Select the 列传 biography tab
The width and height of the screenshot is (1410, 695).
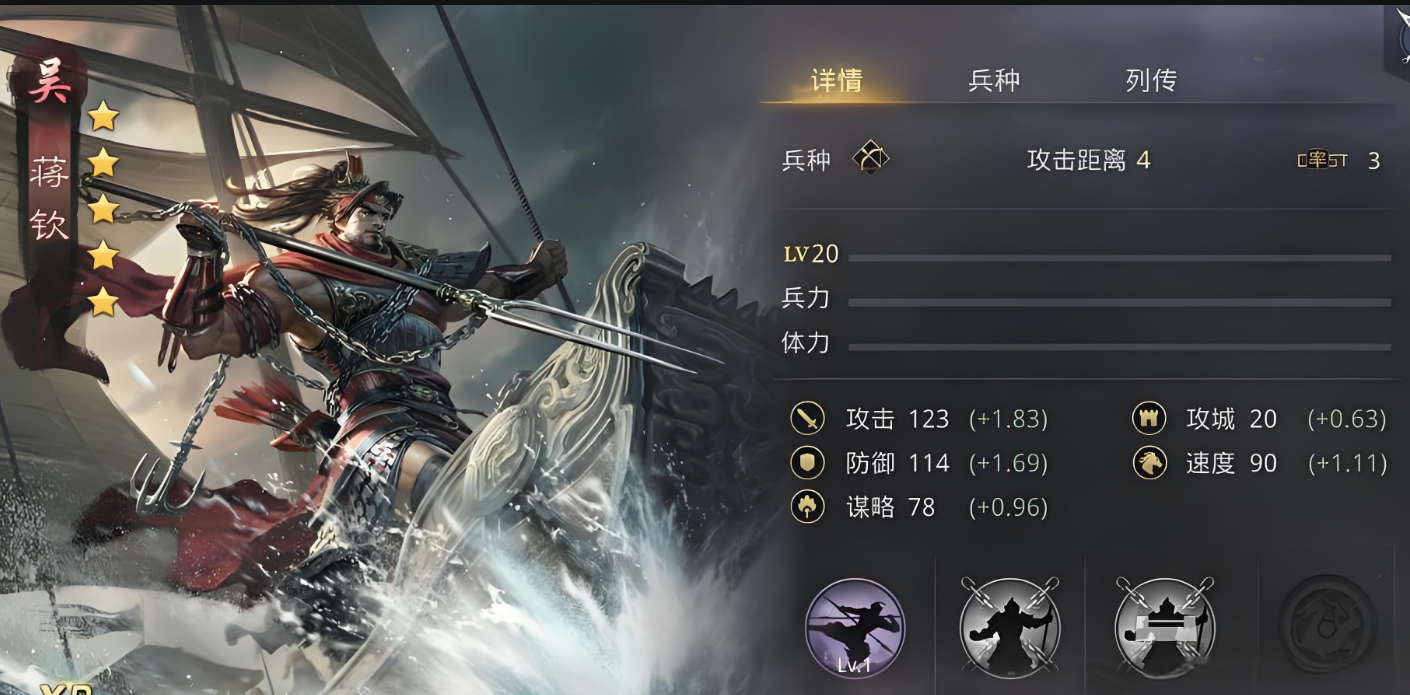[1151, 80]
